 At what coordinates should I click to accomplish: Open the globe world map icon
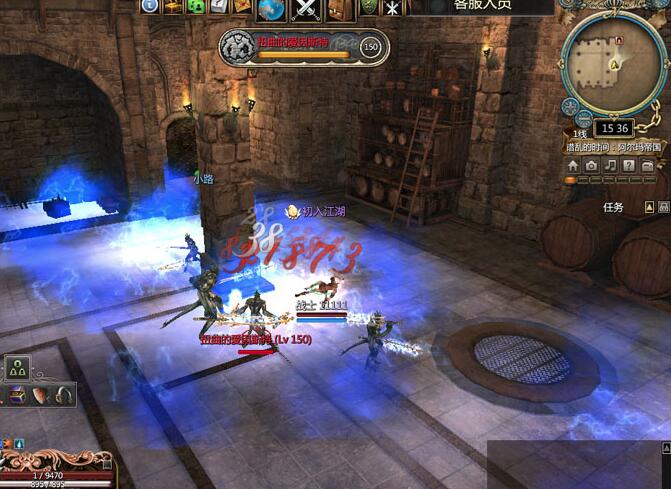click(x=272, y=8)
